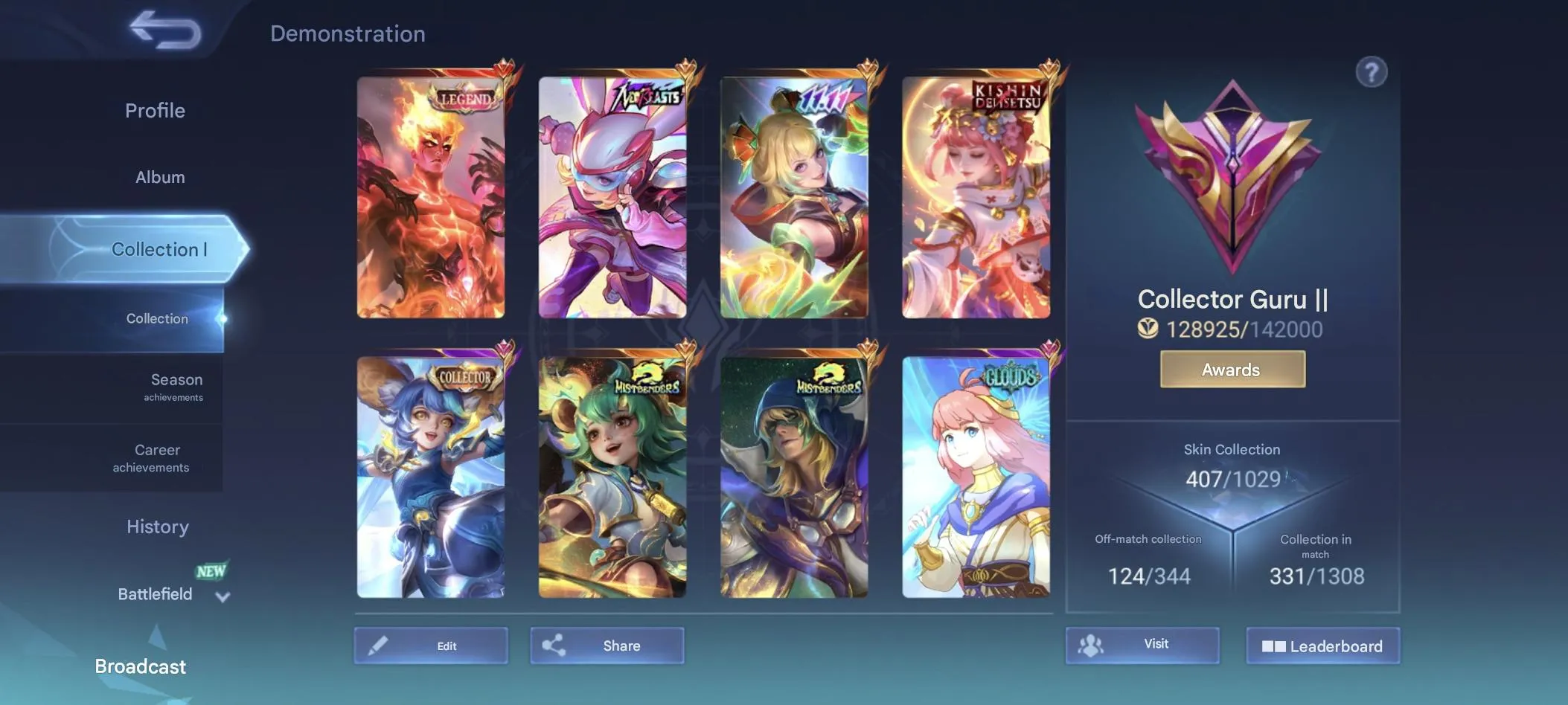Open the Visit friends icon
Screen dimensions: 1568x705
1091,645
